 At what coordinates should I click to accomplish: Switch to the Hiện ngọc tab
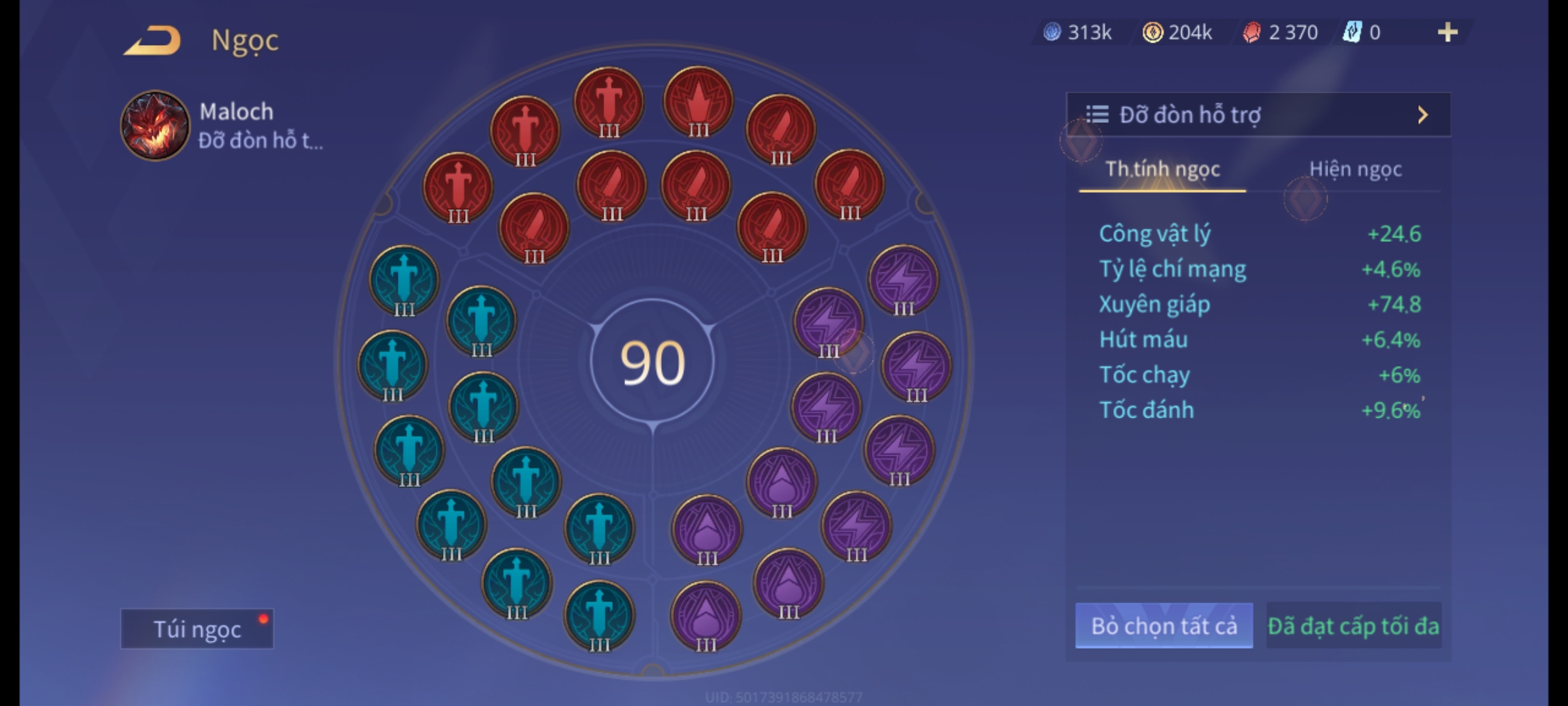click(x=1355, y=169)
